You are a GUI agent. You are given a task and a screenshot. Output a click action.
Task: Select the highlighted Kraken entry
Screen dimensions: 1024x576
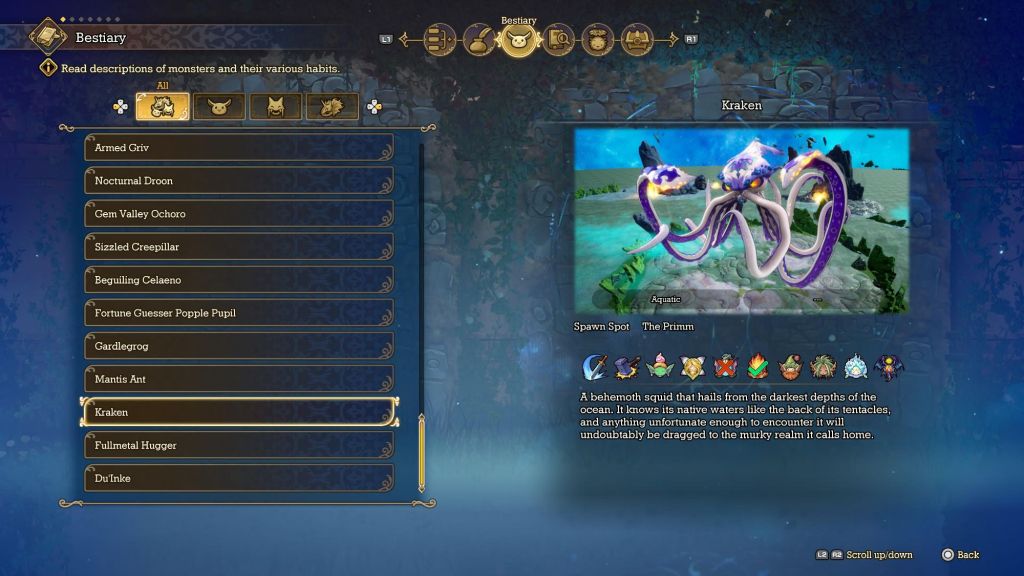(238, 412)
